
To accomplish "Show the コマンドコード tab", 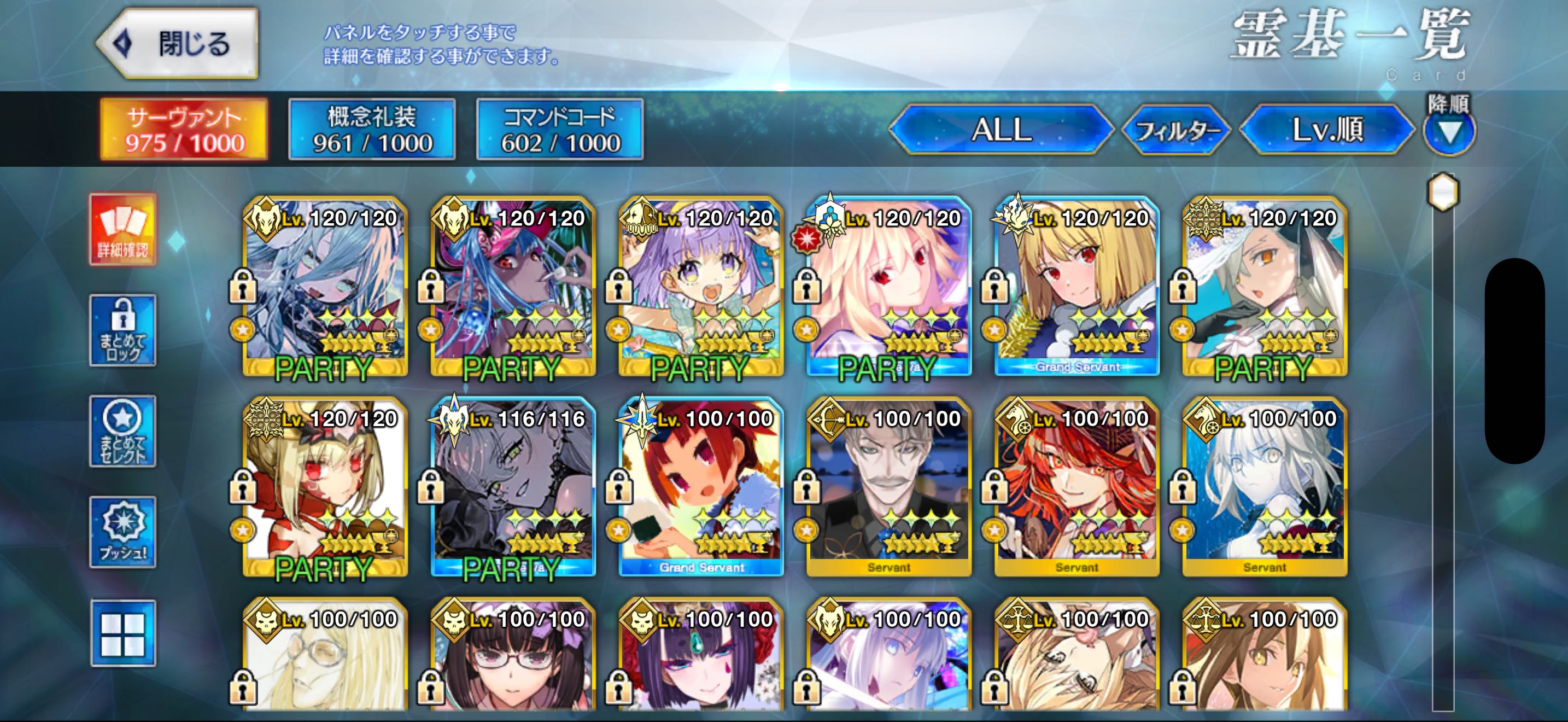I will click(x=560, y=130).
